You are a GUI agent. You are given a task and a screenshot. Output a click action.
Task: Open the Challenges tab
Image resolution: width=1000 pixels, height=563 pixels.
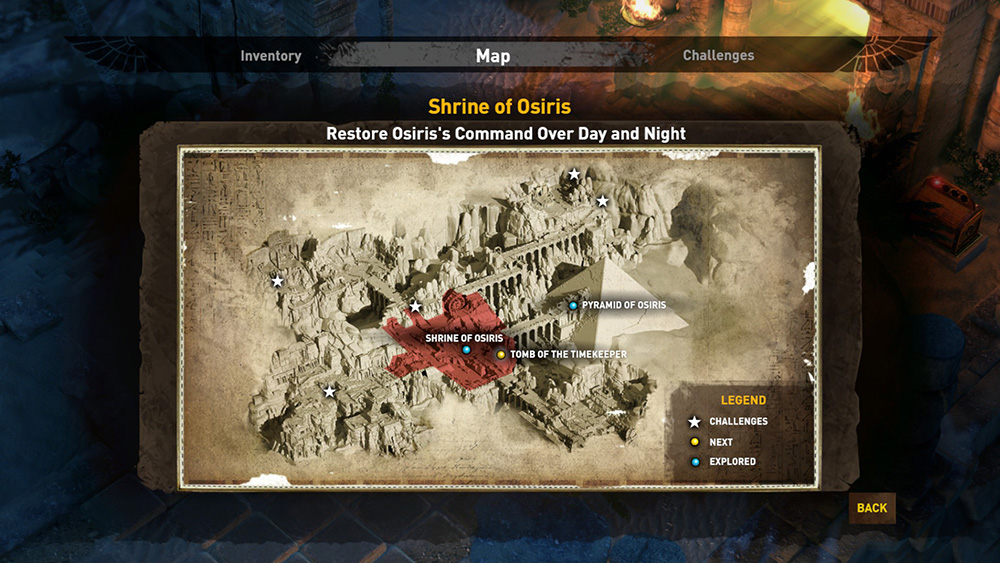[x=718, y=56]
